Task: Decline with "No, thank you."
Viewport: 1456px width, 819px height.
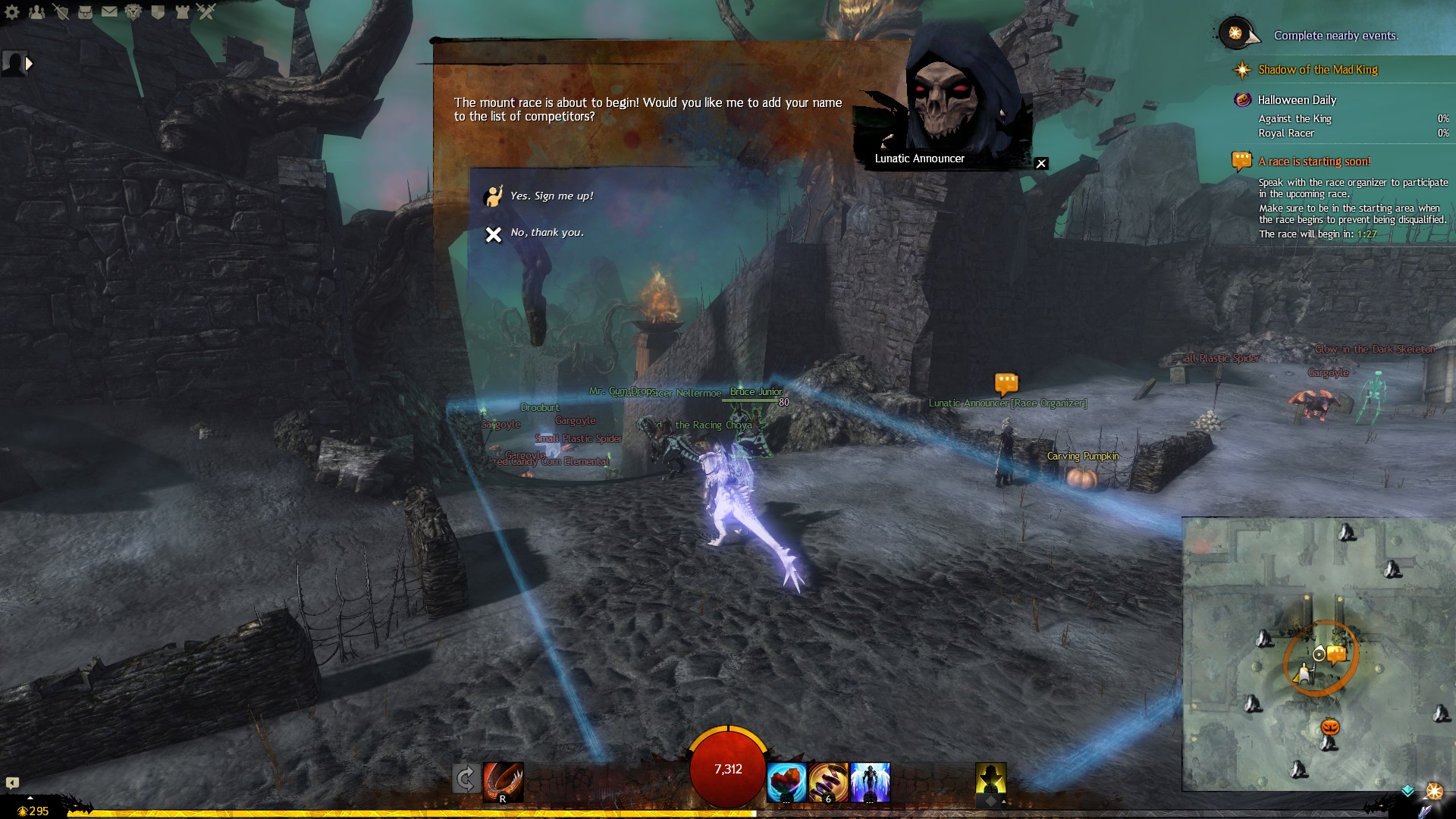Action: point(546,233)
